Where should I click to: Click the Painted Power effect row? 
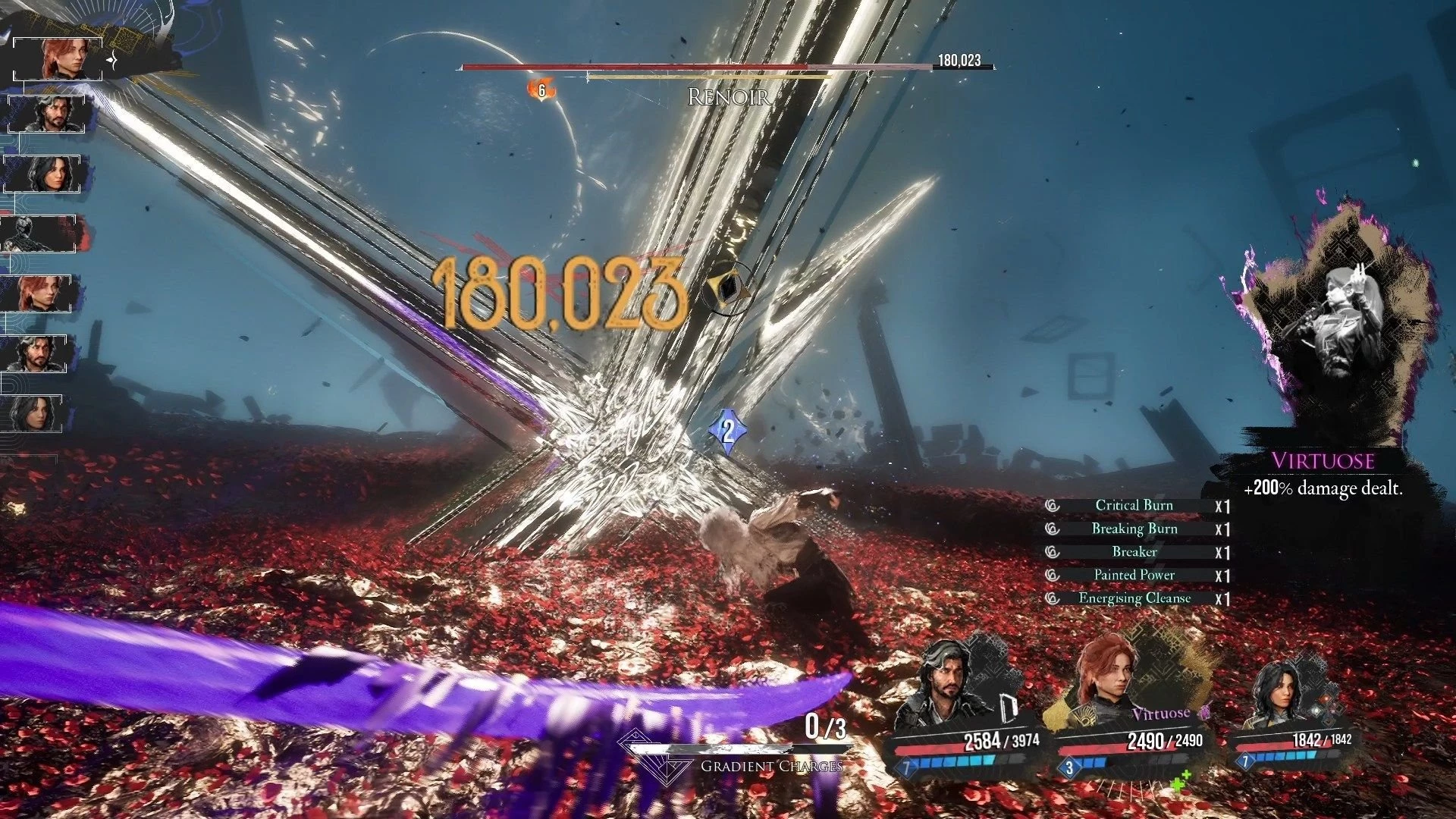point(1134,576)
